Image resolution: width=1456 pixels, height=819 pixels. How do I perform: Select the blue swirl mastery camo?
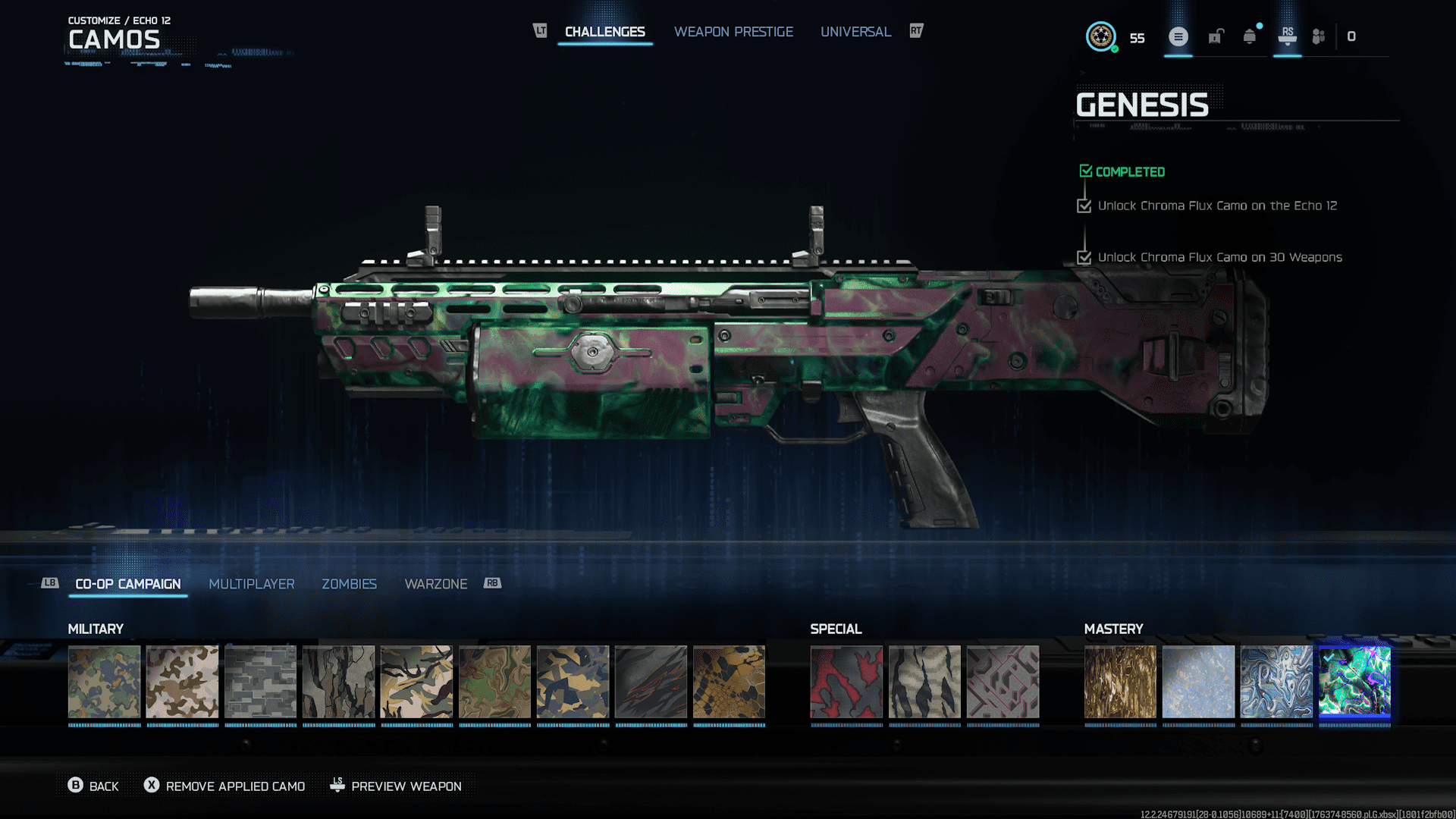(x=1276, y=682)
